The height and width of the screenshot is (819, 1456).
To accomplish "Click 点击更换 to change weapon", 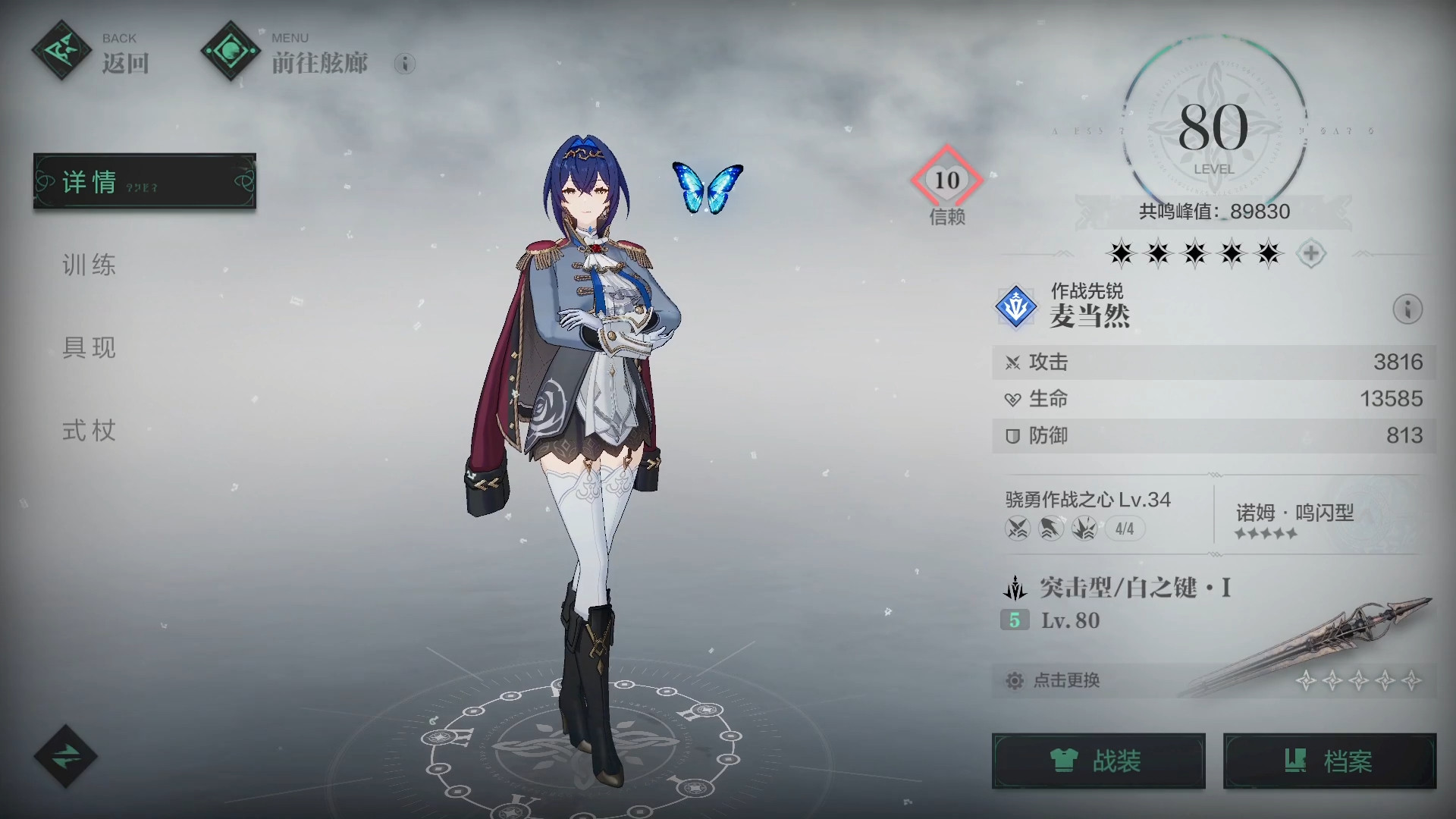I will tap(1066, 680).
